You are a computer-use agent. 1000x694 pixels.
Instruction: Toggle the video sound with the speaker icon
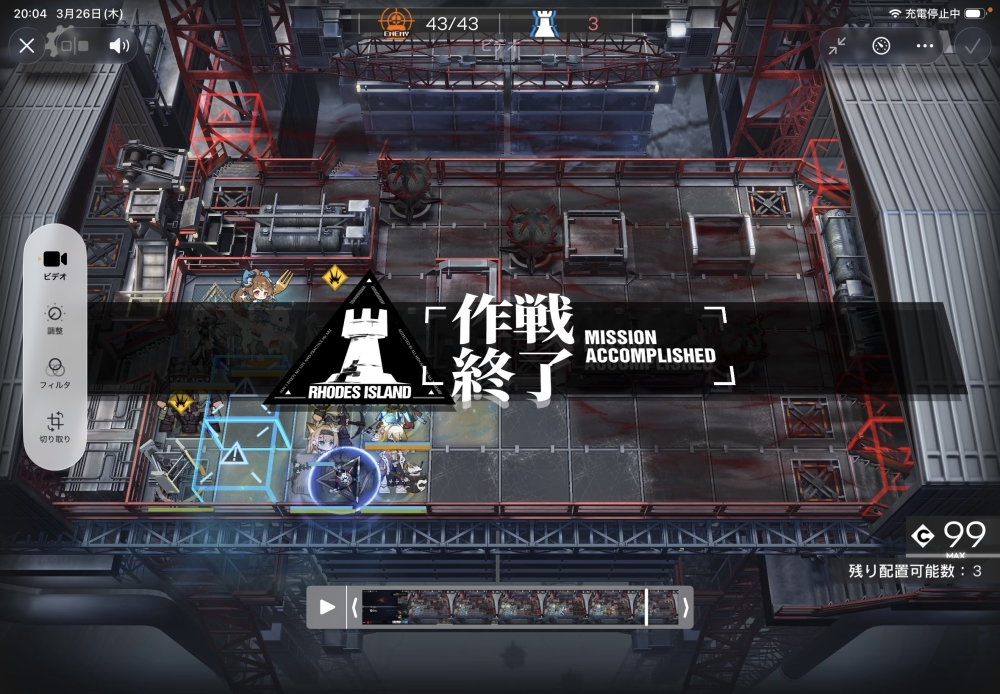tap(119, 45)
